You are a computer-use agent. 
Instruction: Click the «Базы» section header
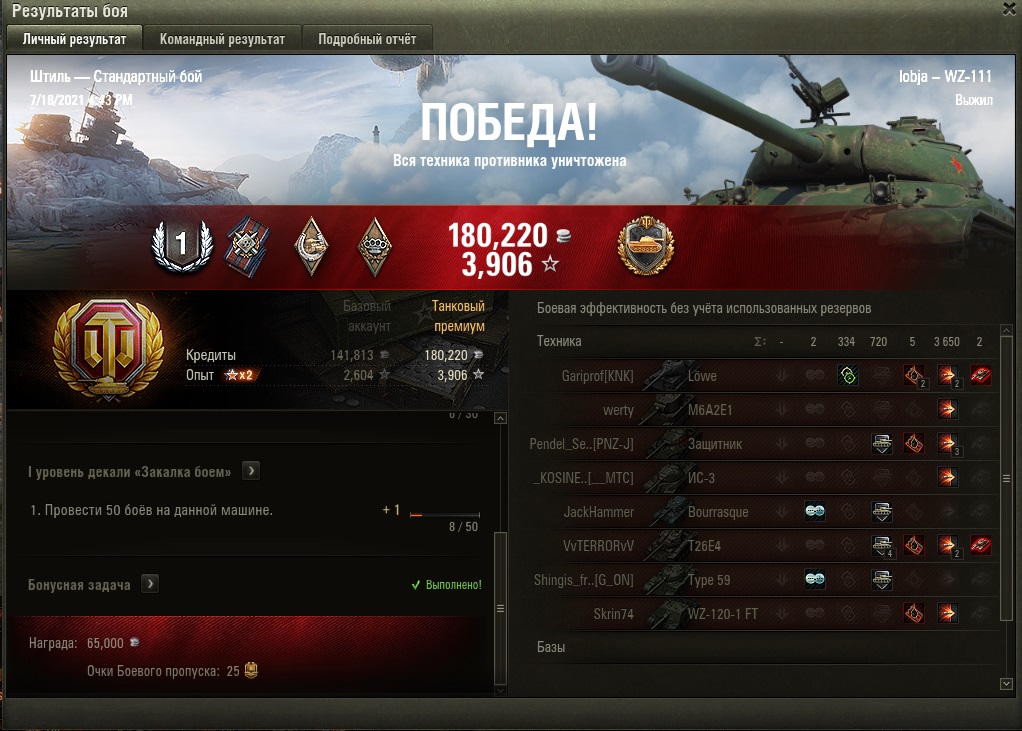551,647
